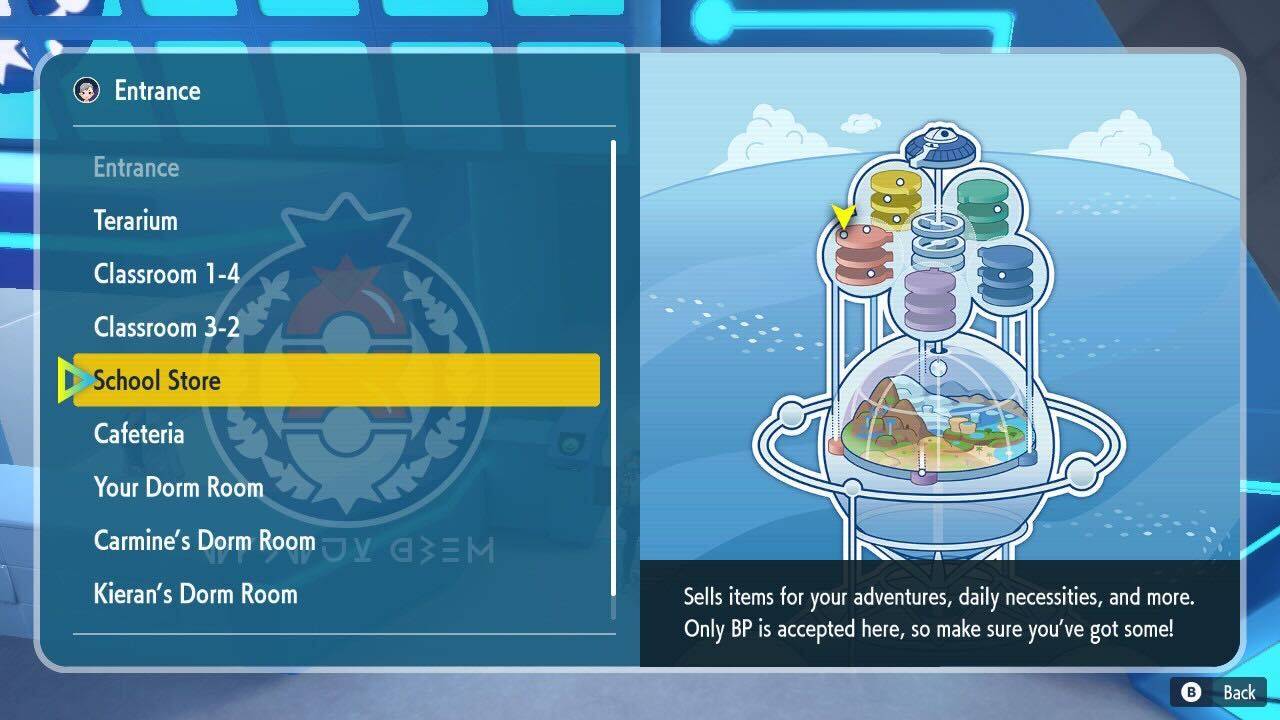Click the greyed Entrance list item
Image resolution: width=1280 pixels, height=720 pixels.
pos(136,167)
